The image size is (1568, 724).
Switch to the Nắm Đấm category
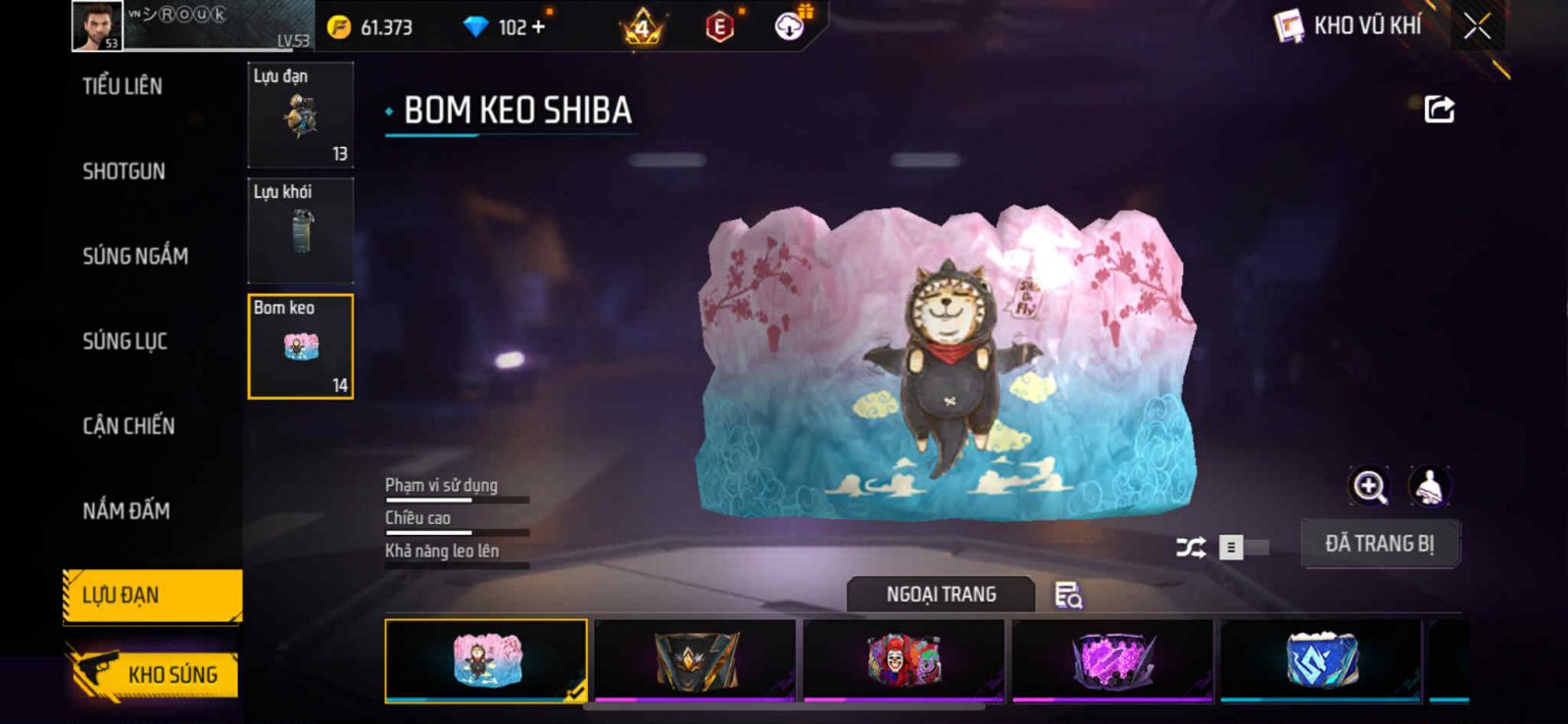coord(126,510)
